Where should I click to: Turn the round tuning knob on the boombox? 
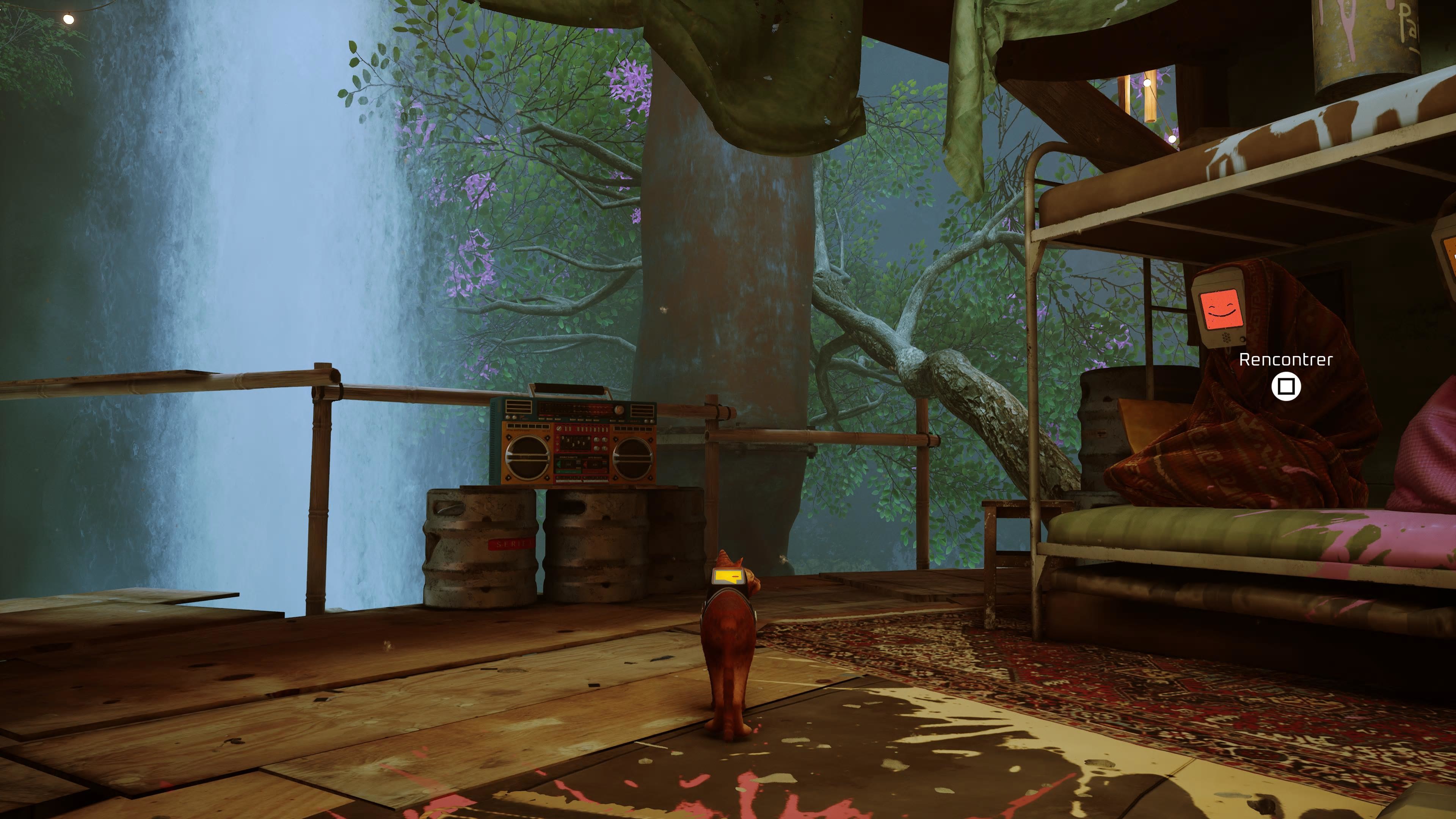pyautogui.click(x=620, y=410)
